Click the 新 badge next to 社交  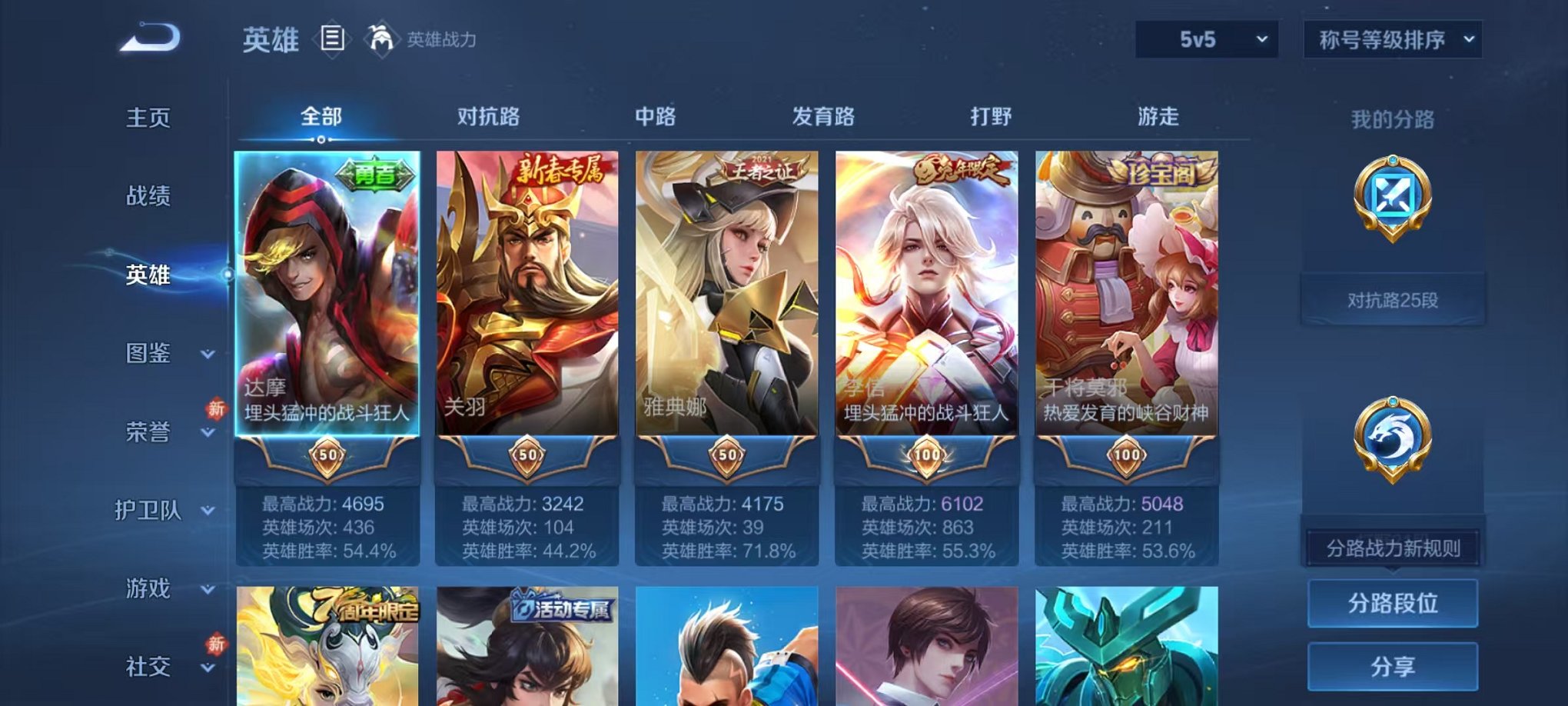tap(218, 642)
